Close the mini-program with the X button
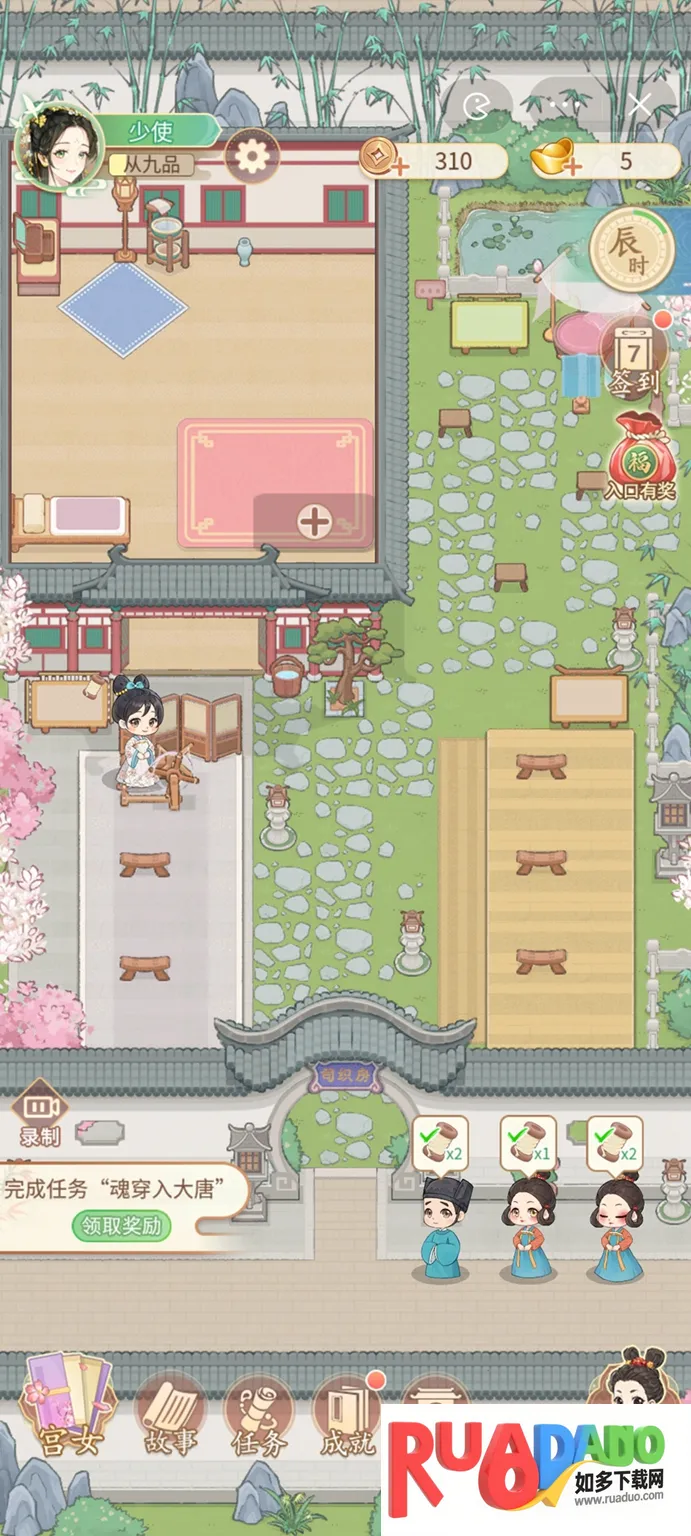Screen dimensions: 691x1536 (x=640, y=103)
